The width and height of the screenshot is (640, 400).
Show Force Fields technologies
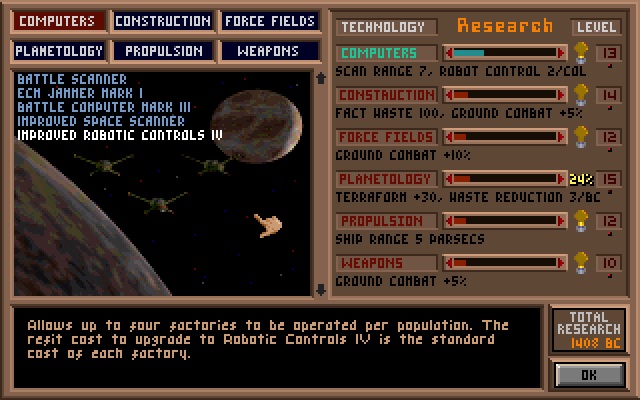point(269,20)
